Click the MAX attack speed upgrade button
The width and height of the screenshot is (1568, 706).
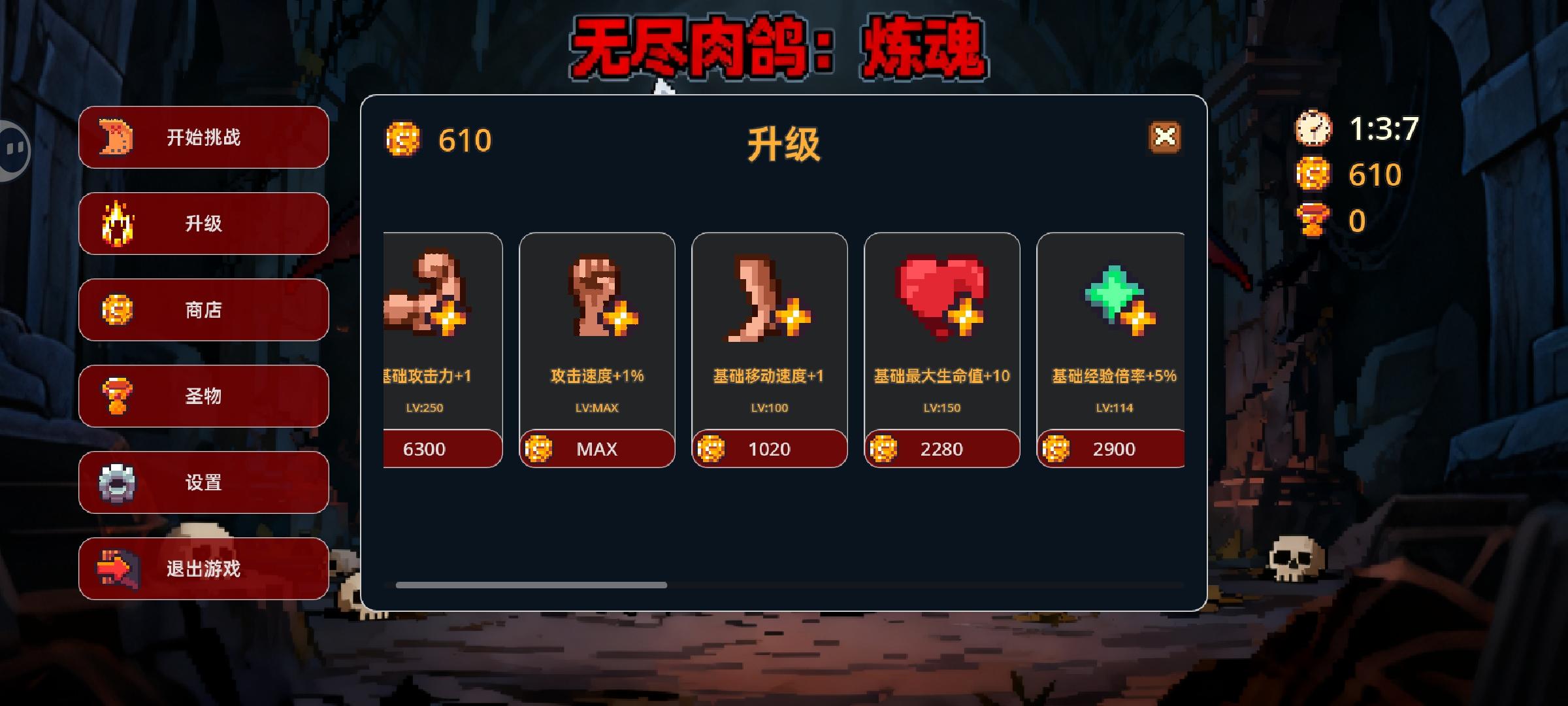[x=596, y=448]
